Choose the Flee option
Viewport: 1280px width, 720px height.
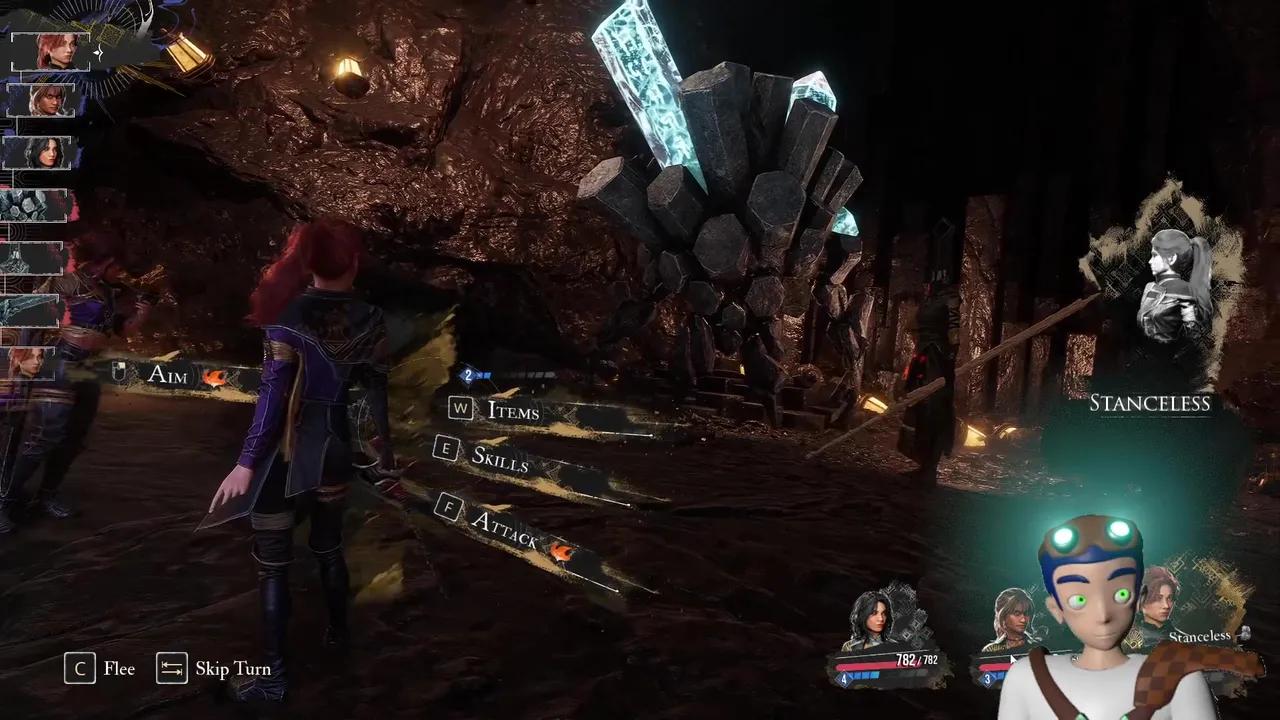tap(101, 669)
